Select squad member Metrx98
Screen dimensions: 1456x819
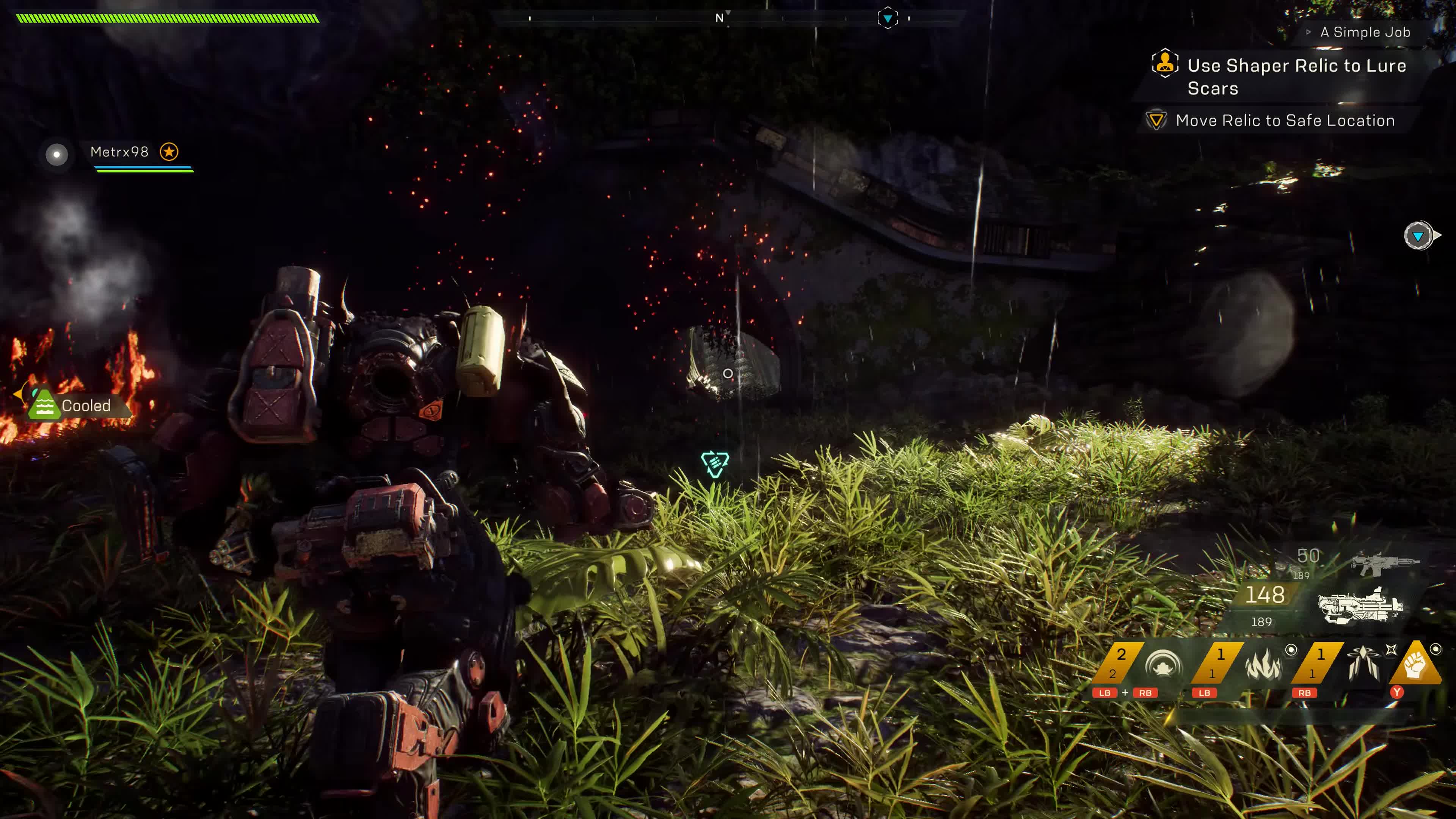119,152
